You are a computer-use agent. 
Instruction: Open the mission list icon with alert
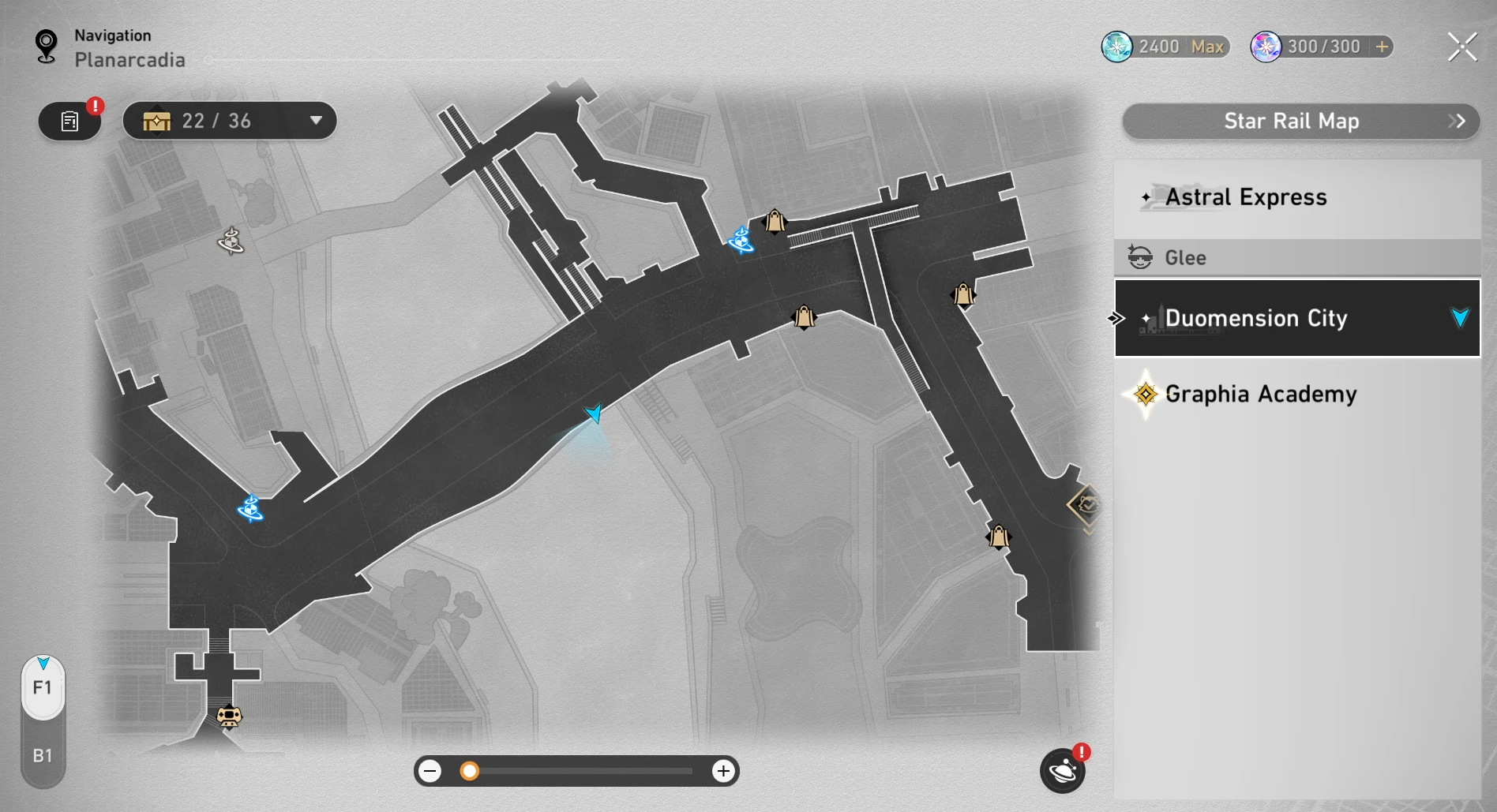69,122
